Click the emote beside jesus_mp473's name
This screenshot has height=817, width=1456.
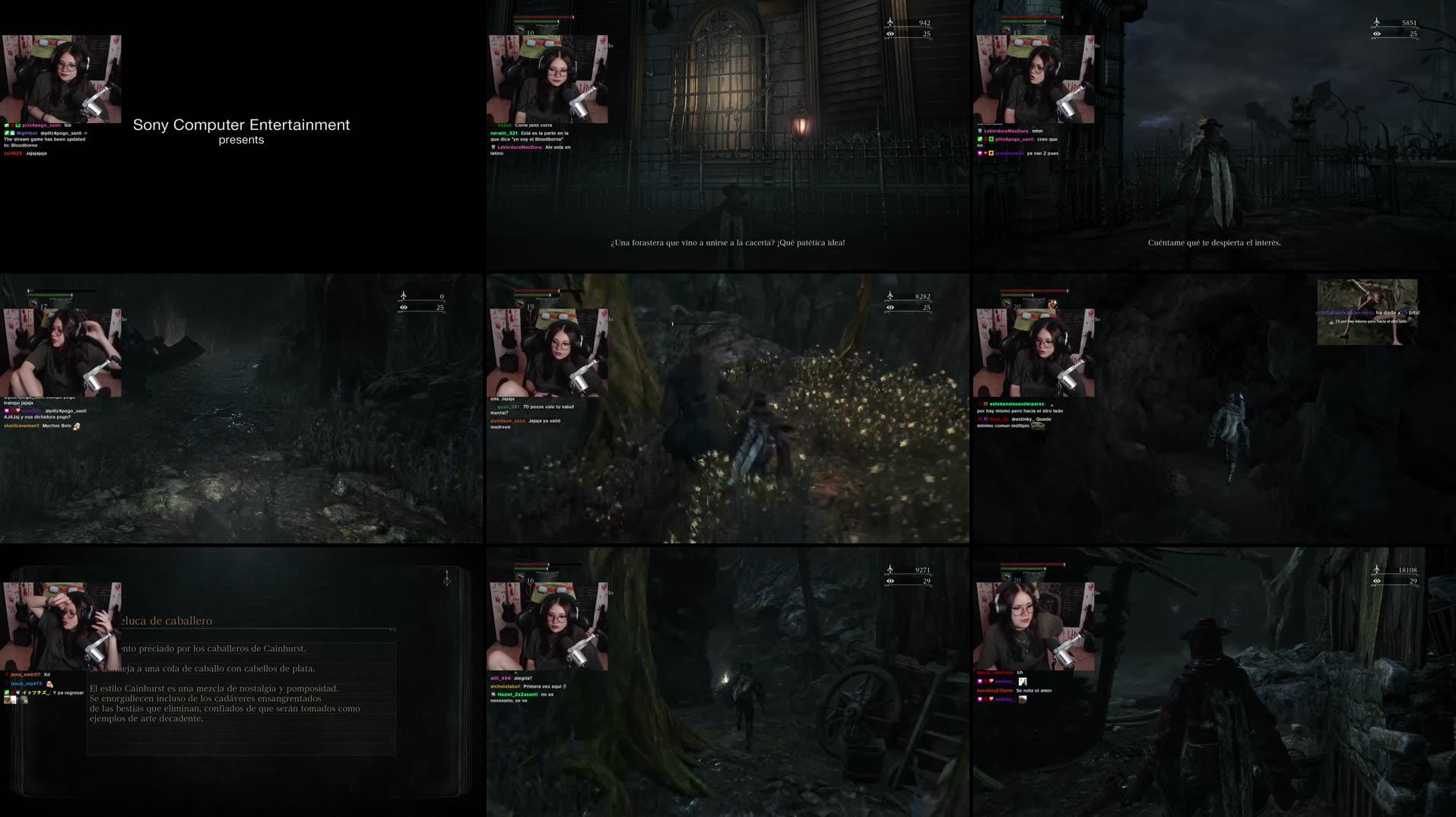click(x=49, y=684)
